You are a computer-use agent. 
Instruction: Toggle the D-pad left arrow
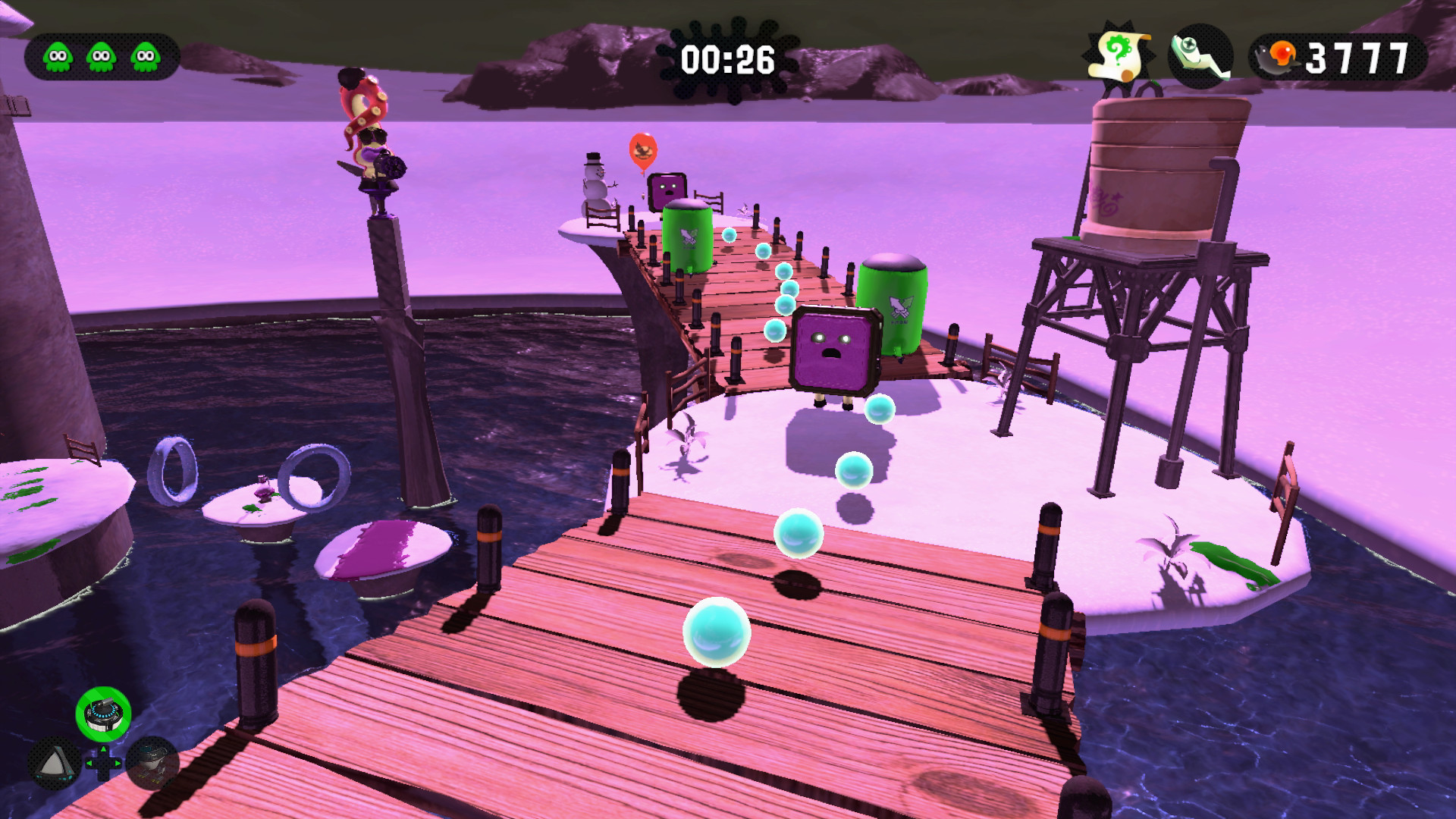(89, 762)
